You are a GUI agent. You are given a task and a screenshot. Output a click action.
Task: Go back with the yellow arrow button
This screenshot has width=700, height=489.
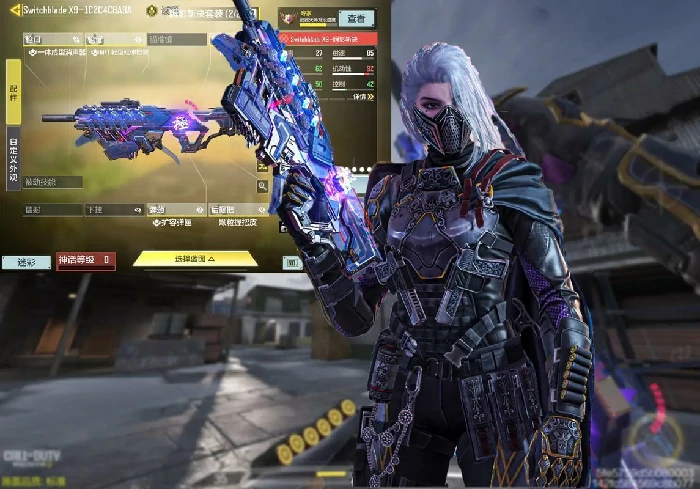click(12, 12)
